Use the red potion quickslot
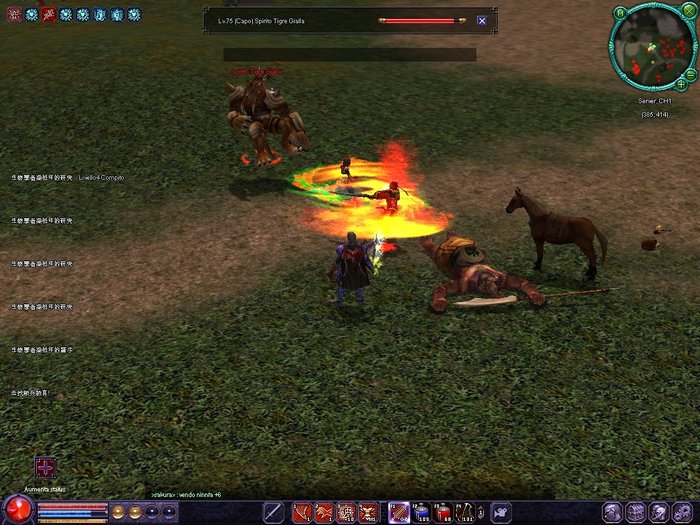Screen dimensions: 700x525 (x=442, y=512)
